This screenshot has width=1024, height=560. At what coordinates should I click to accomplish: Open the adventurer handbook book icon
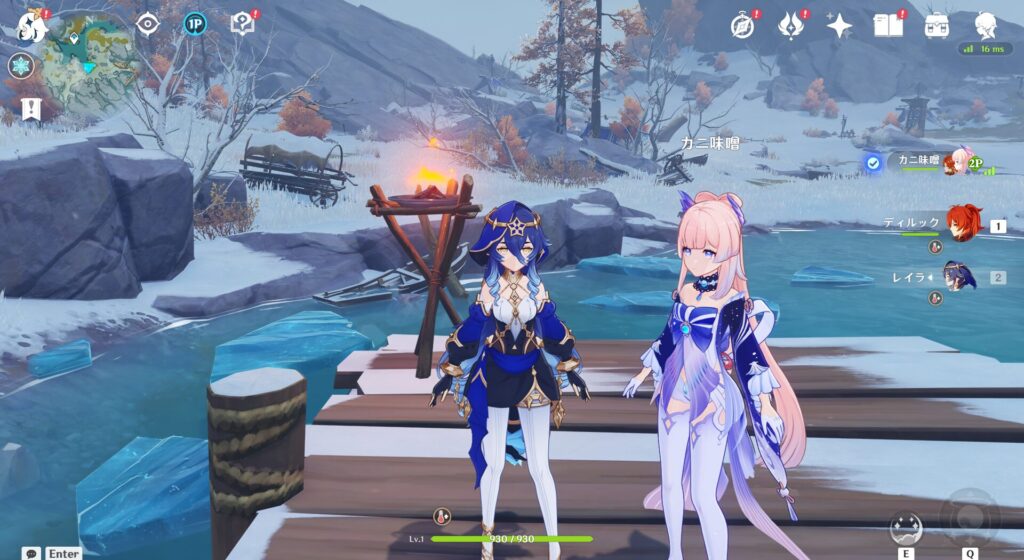[x=888, y=25]
